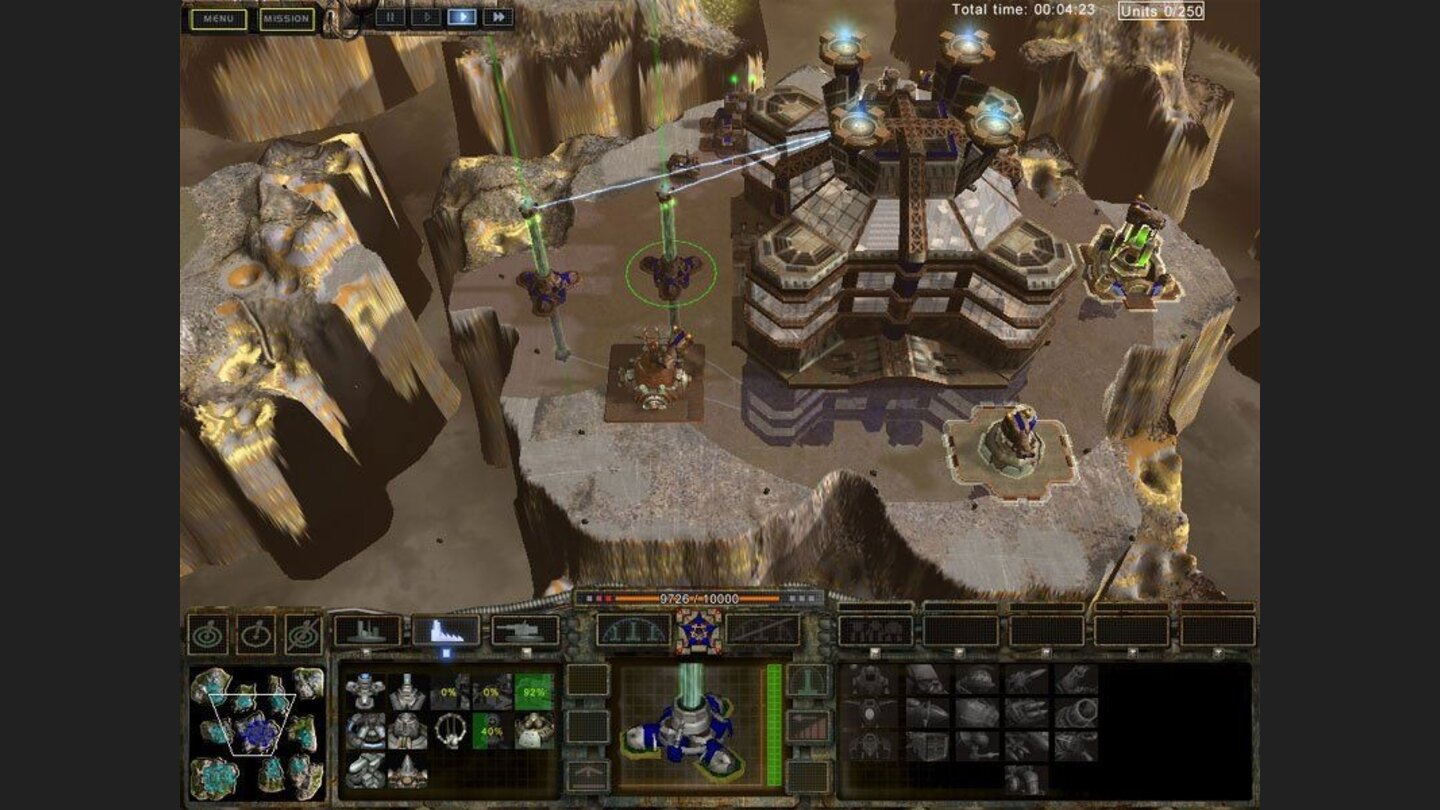Set game speed to fast forward
Viewport: 1440px width, 810px height.
[497, 17]
